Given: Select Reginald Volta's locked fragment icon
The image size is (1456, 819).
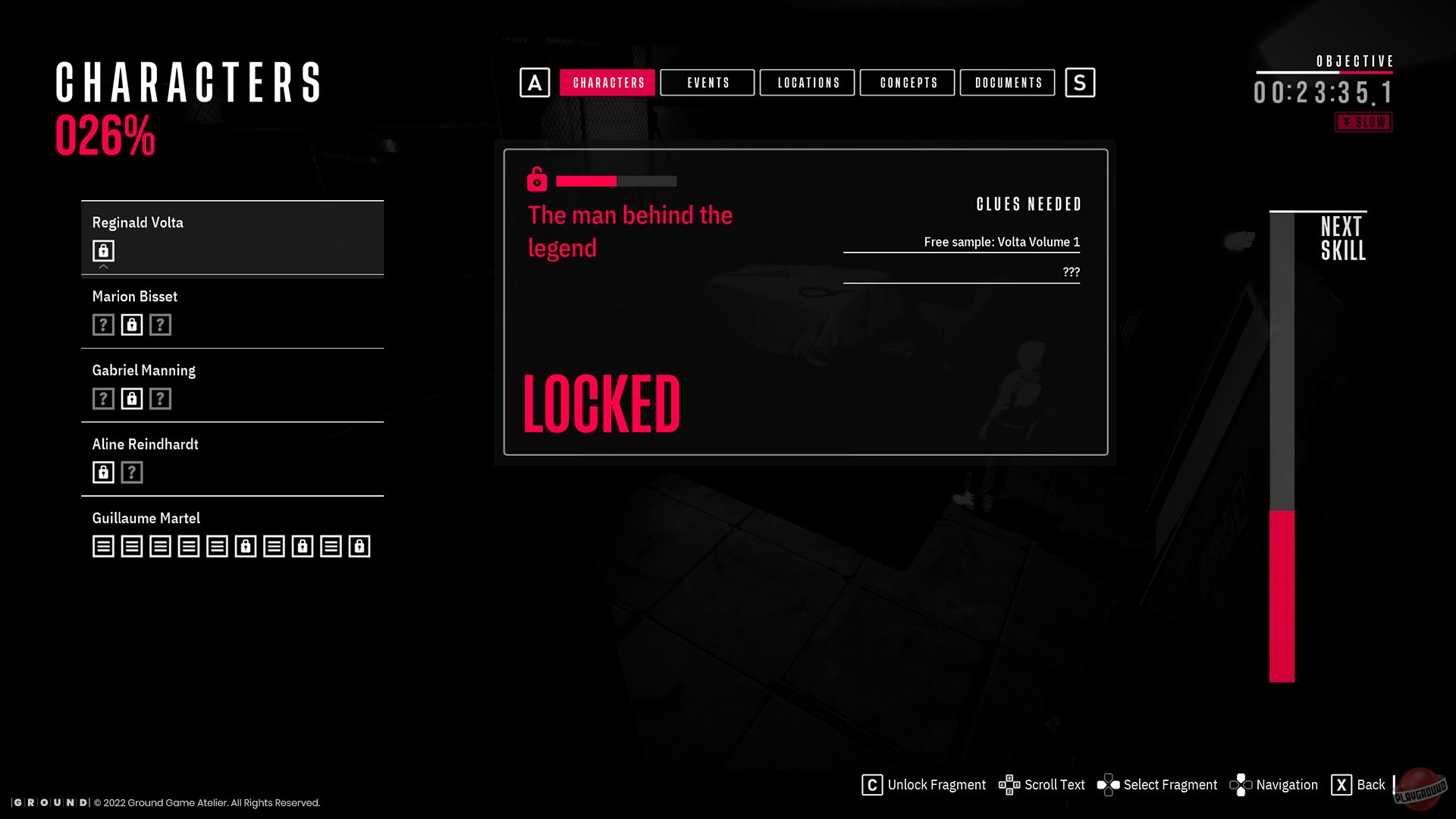Looking at the screenshot, I should coord(103,250).
